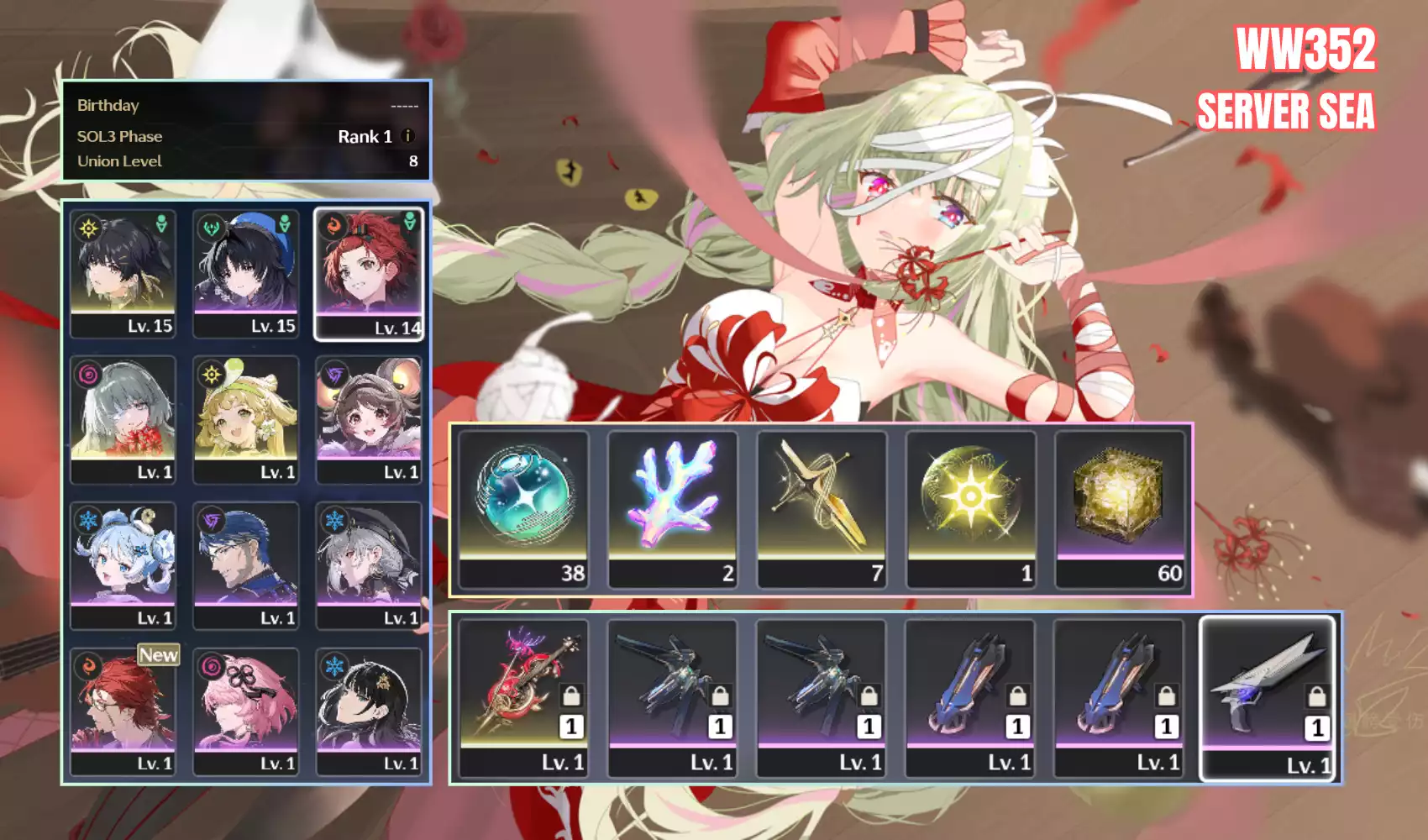Select the black-haired Lv. 15 Spectro character

point(123,274)
